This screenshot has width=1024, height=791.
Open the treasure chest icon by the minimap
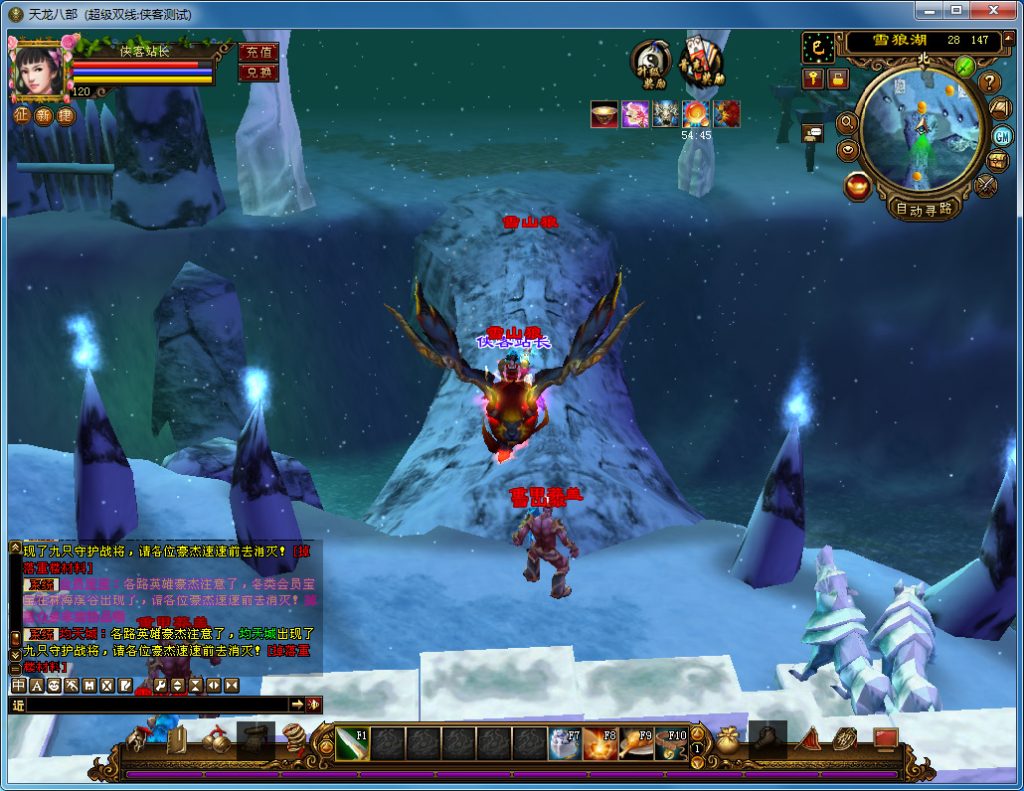coord(998,161)
